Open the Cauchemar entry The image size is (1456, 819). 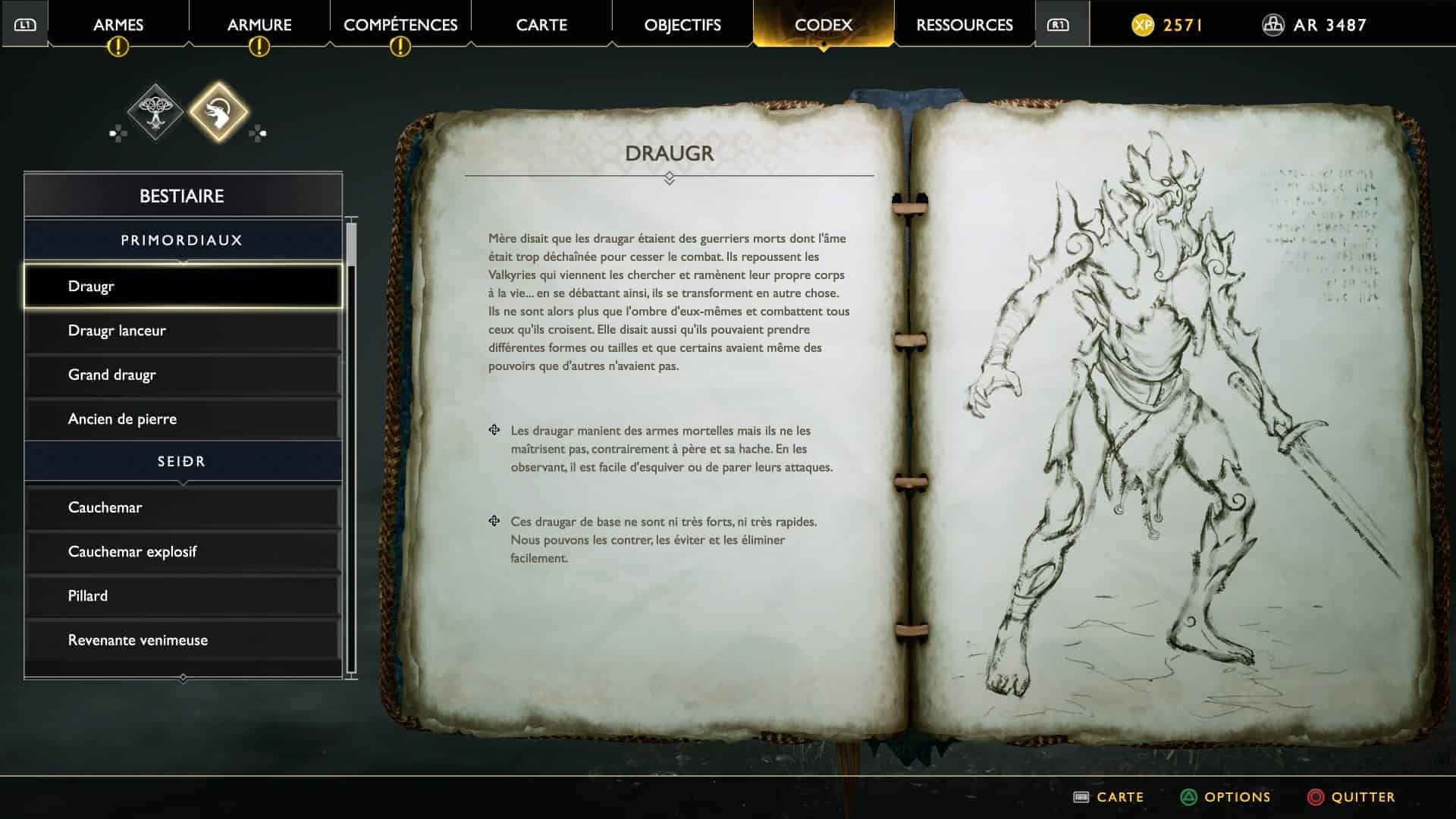[x=182, y=507]
